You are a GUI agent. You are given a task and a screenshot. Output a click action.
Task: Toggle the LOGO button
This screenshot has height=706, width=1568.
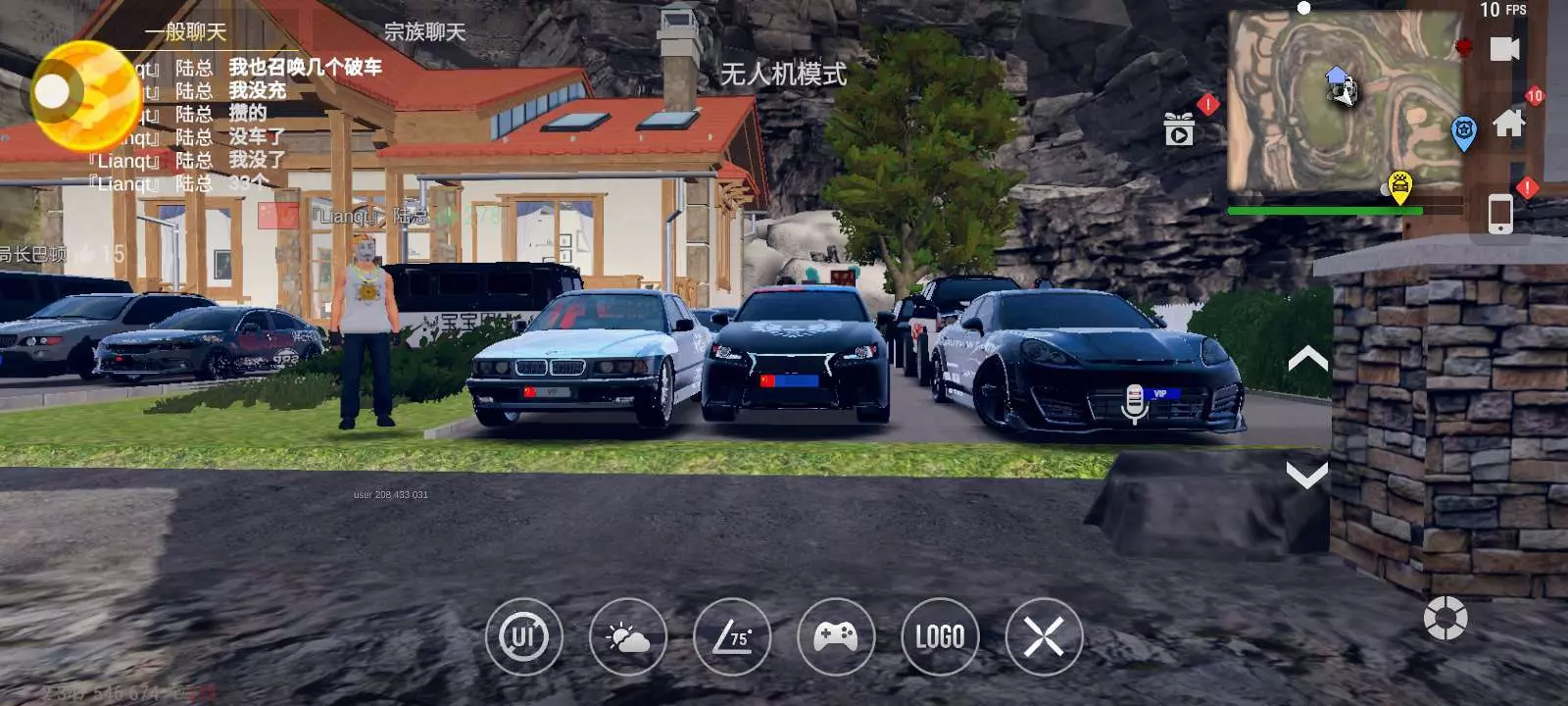[940, 637]
